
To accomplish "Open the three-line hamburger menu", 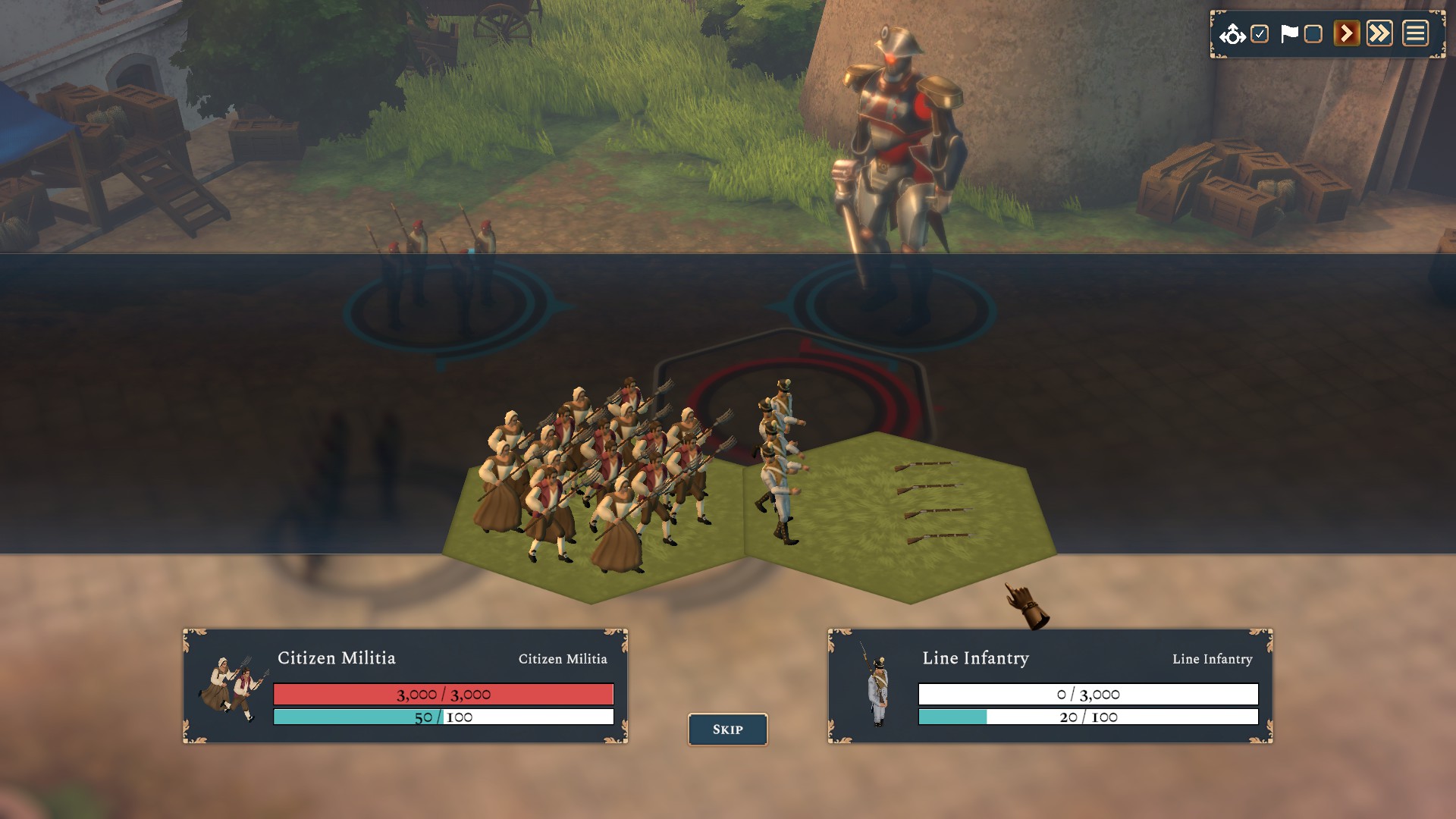I will 1415,34.
